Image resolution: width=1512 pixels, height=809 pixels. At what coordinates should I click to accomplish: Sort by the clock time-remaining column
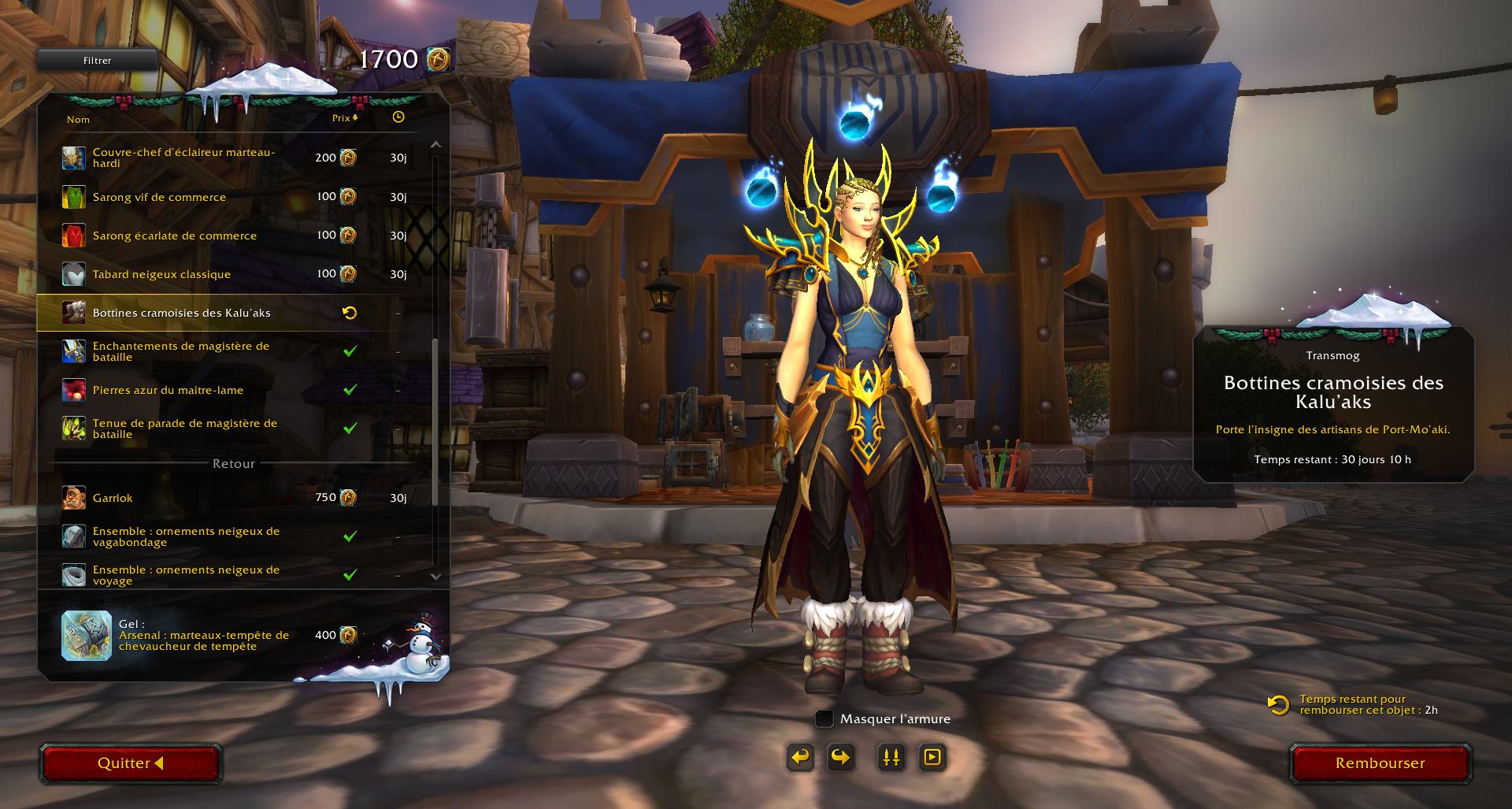[x=398, y=117]
